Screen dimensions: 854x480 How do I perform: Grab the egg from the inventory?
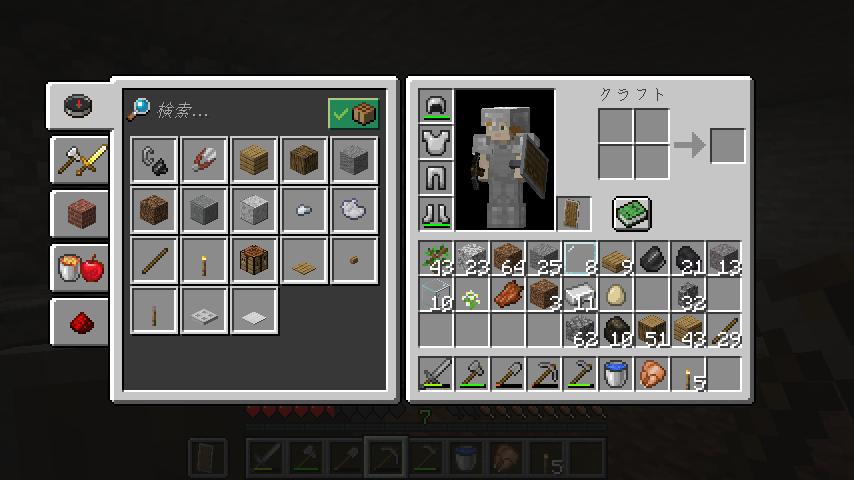point(615,295)
